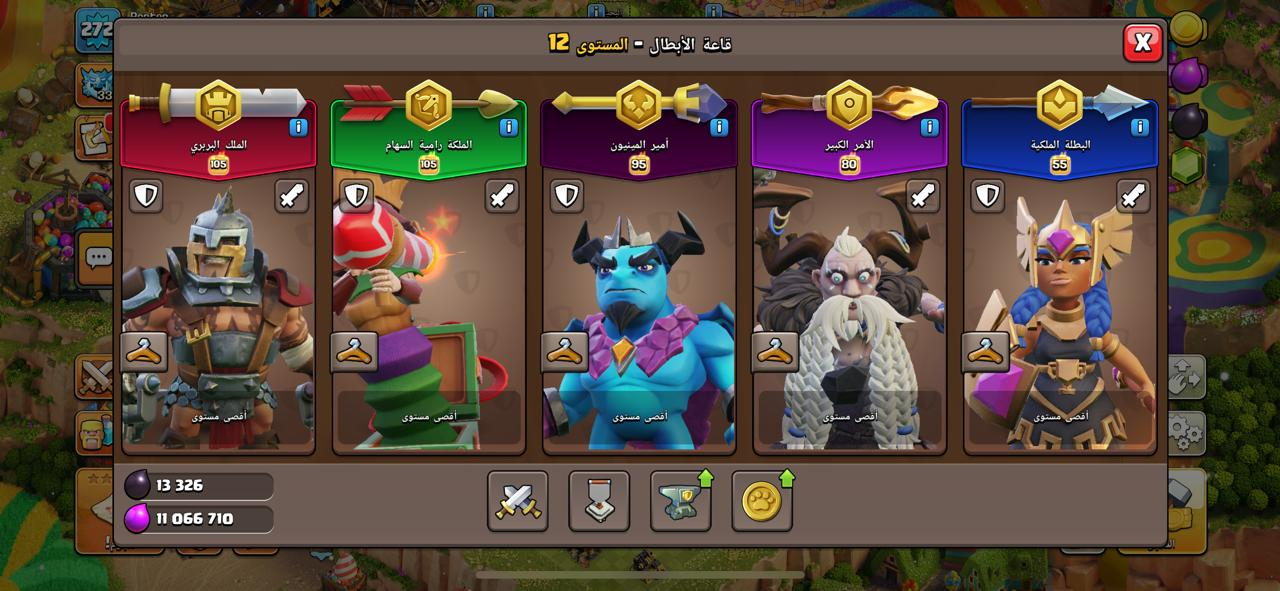1280x591 pixels.
Task: Toggle Royal Champion sword attack mode
Action: pos(1133,196)
